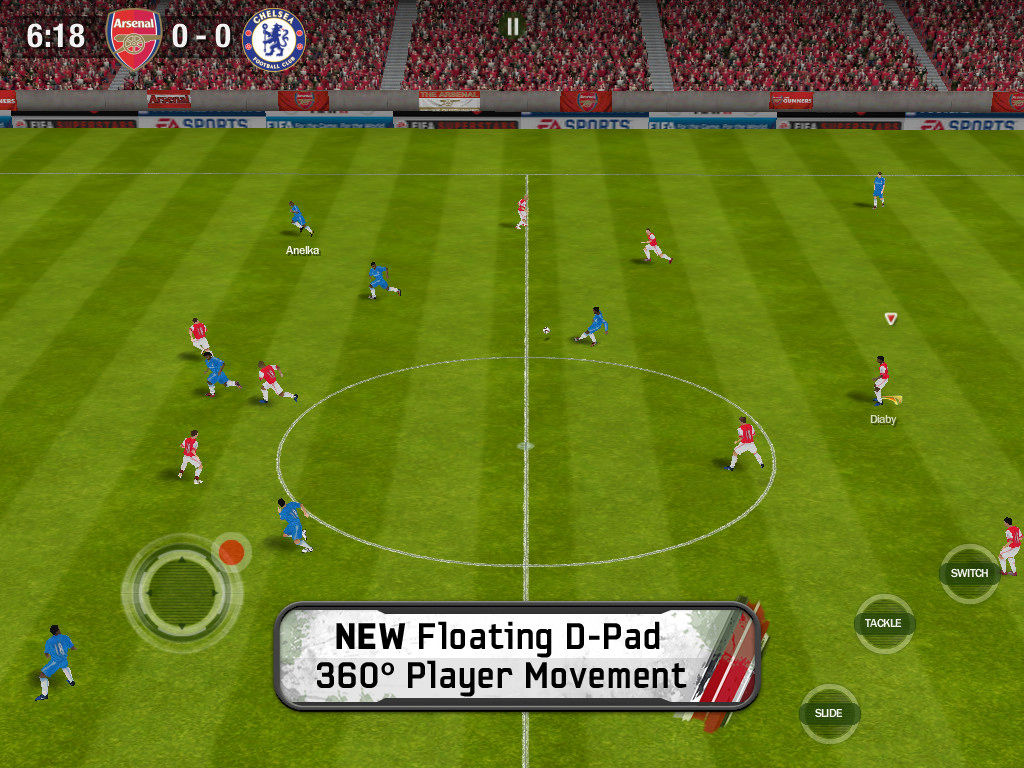1024x768 pixels.
Task: Hit the TACKLE button
Action: (884, 623)
